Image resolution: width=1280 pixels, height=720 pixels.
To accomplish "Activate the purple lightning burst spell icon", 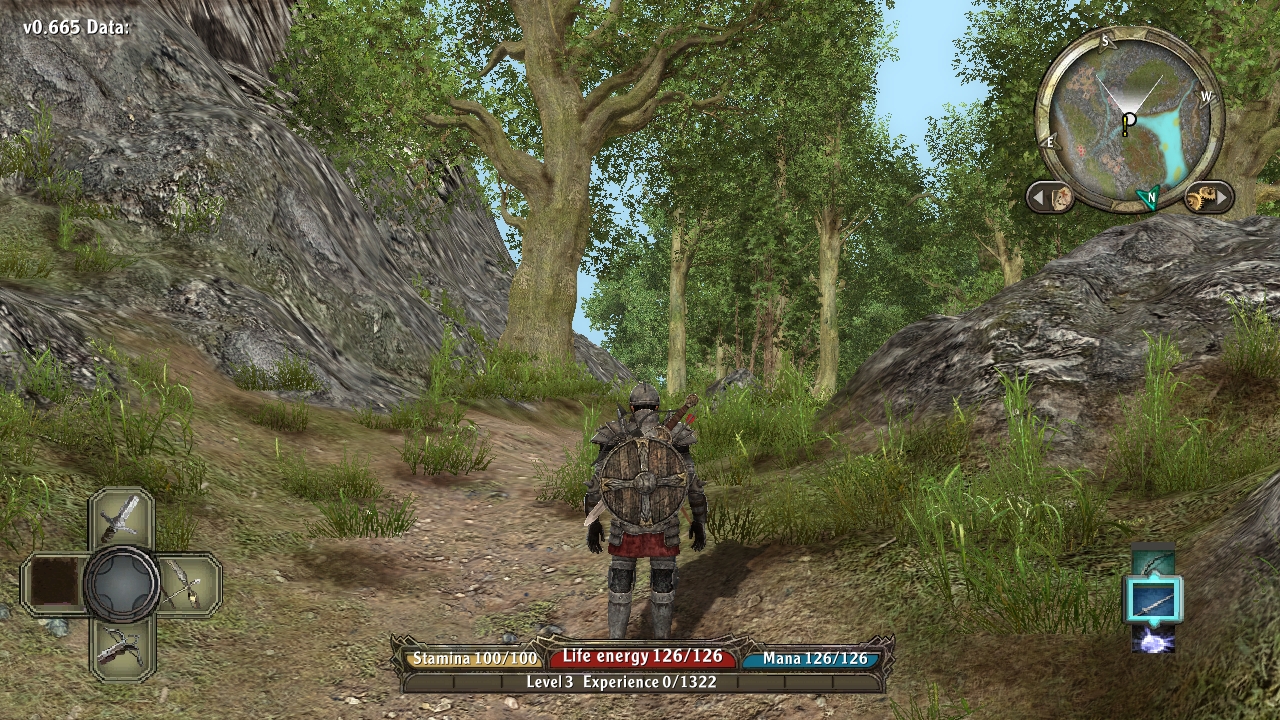I will point(1154,640).
